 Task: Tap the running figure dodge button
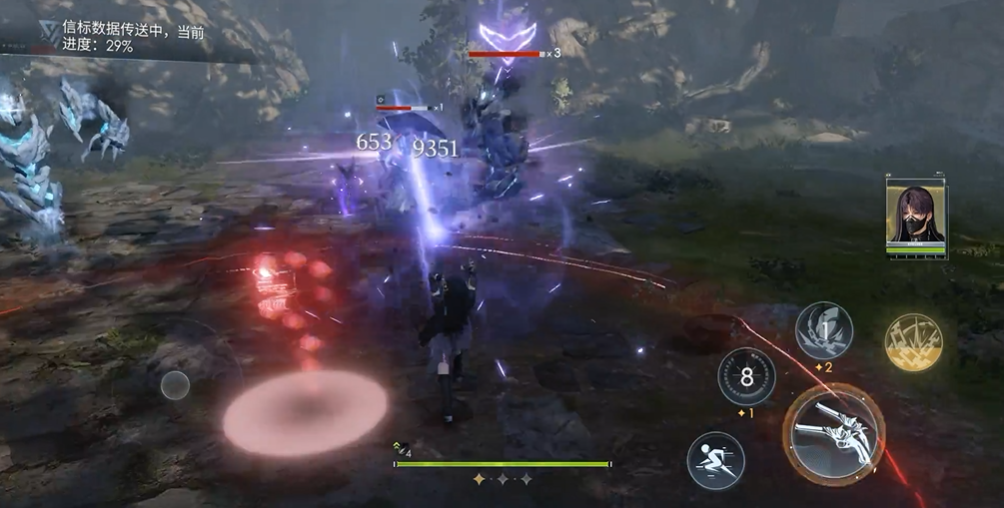[715, 460]
